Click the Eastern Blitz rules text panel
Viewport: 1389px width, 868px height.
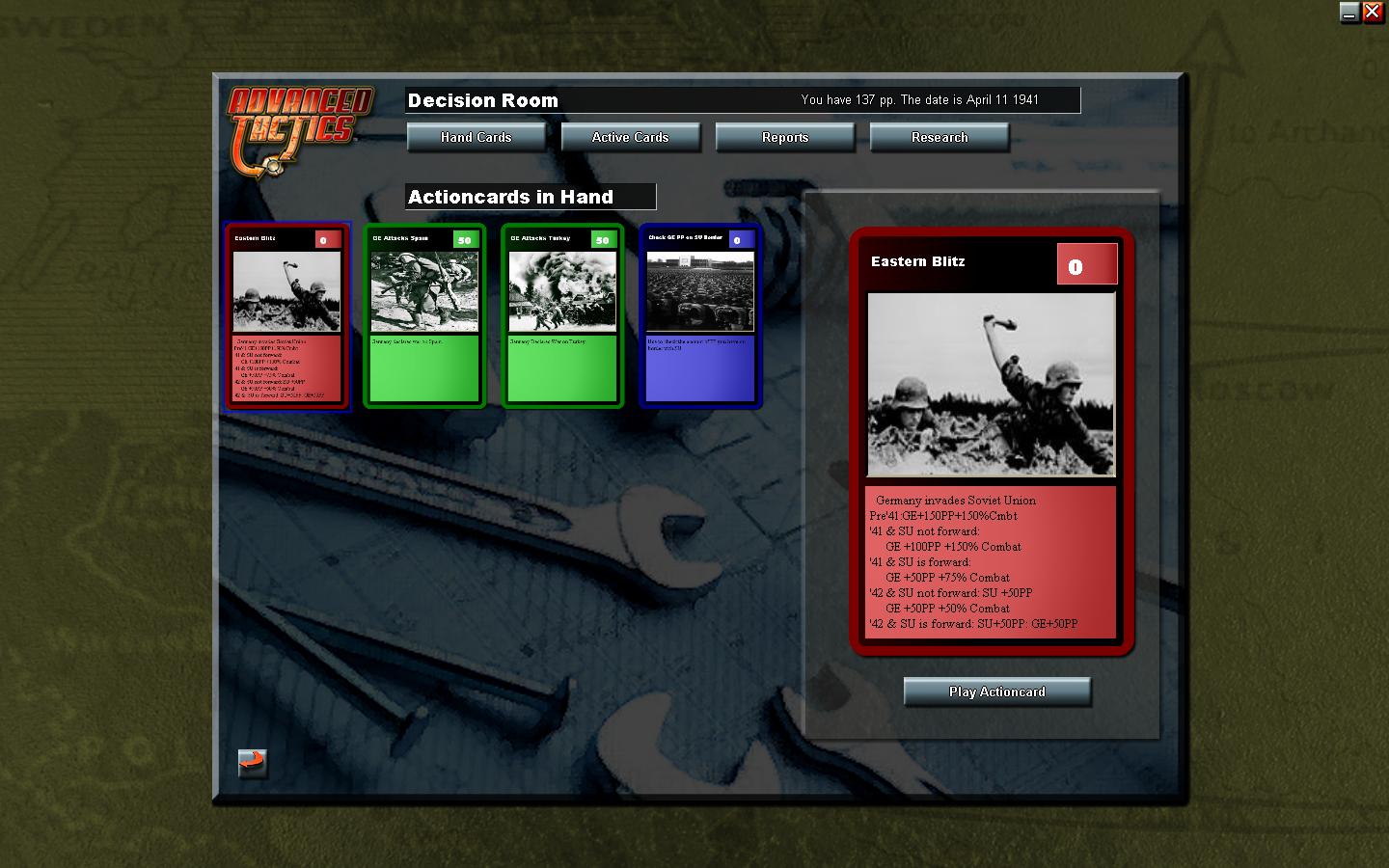(992, 562)
